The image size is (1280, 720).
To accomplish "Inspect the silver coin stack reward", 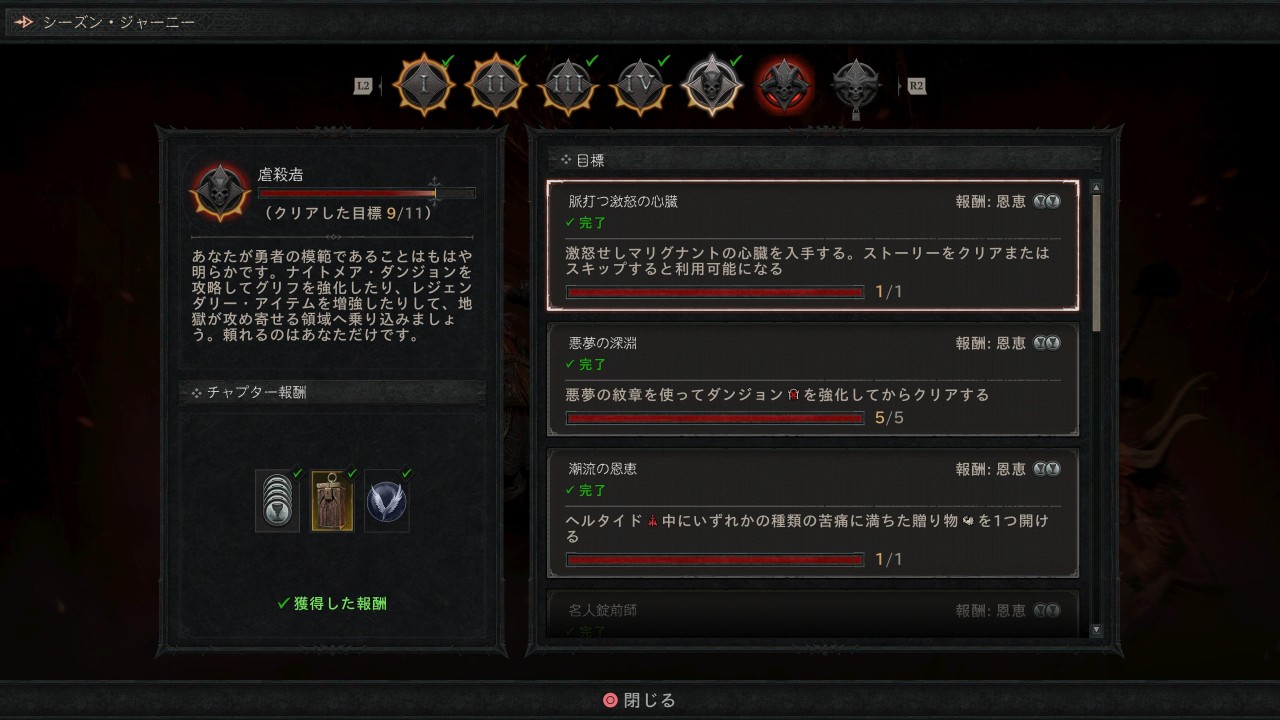I will 277,500.
